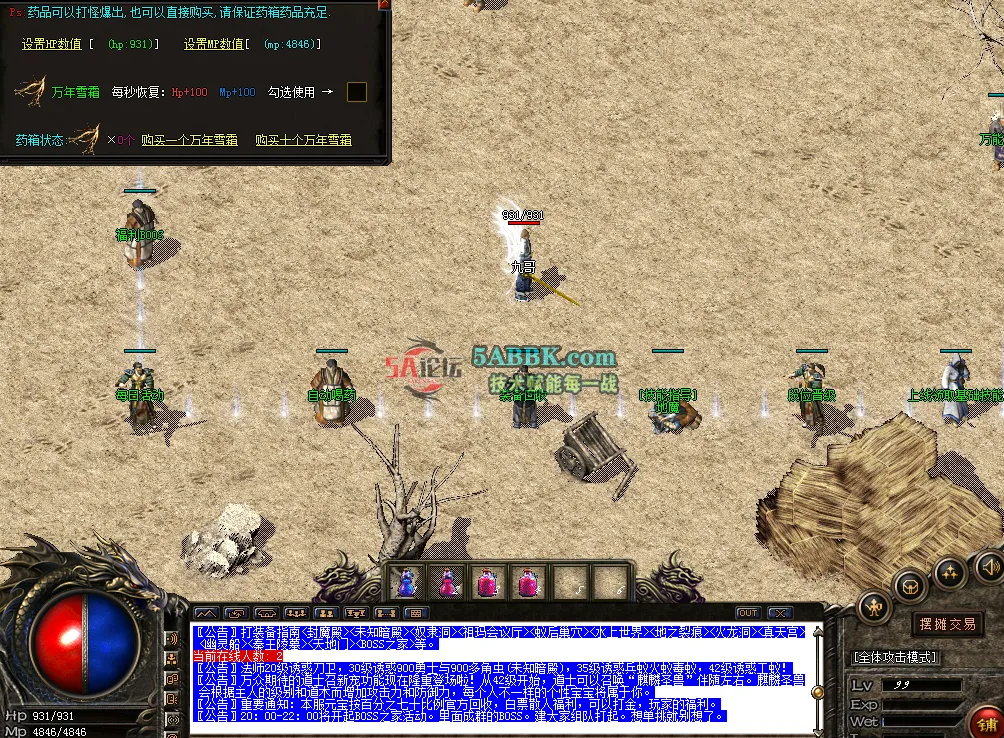Open the skills icon with three sparkles
The width and height of the screenshot is (1004, 738).
[x=949, y=573]
